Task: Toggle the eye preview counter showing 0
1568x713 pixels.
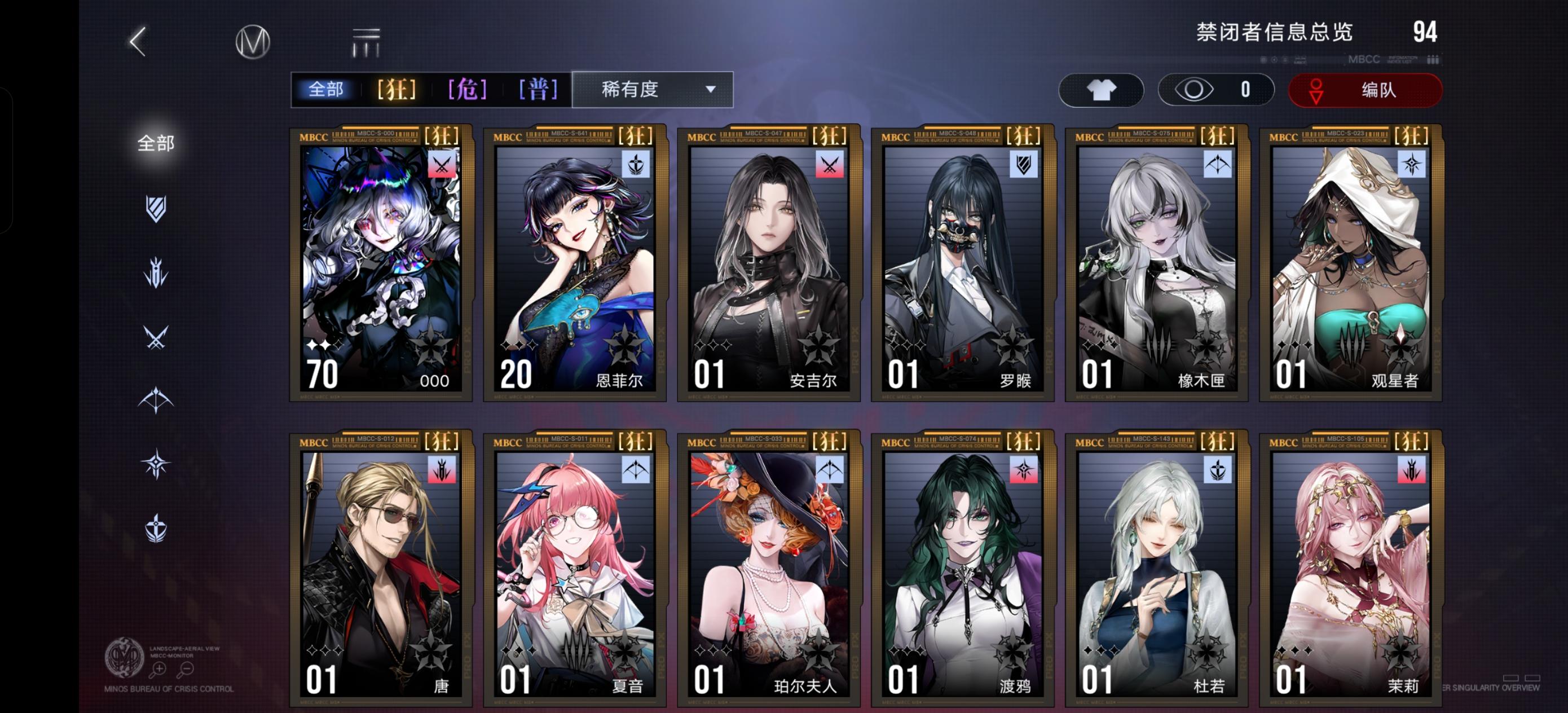Action: coord(1215,90)
